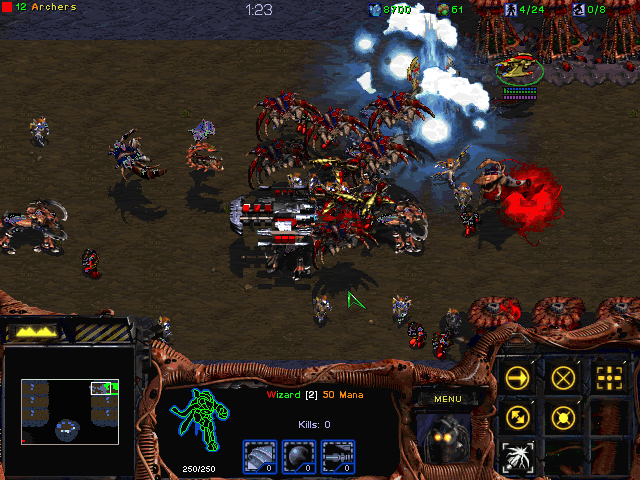Select the Attack crosshair command
640x480 pixels.
coord(609,377)
